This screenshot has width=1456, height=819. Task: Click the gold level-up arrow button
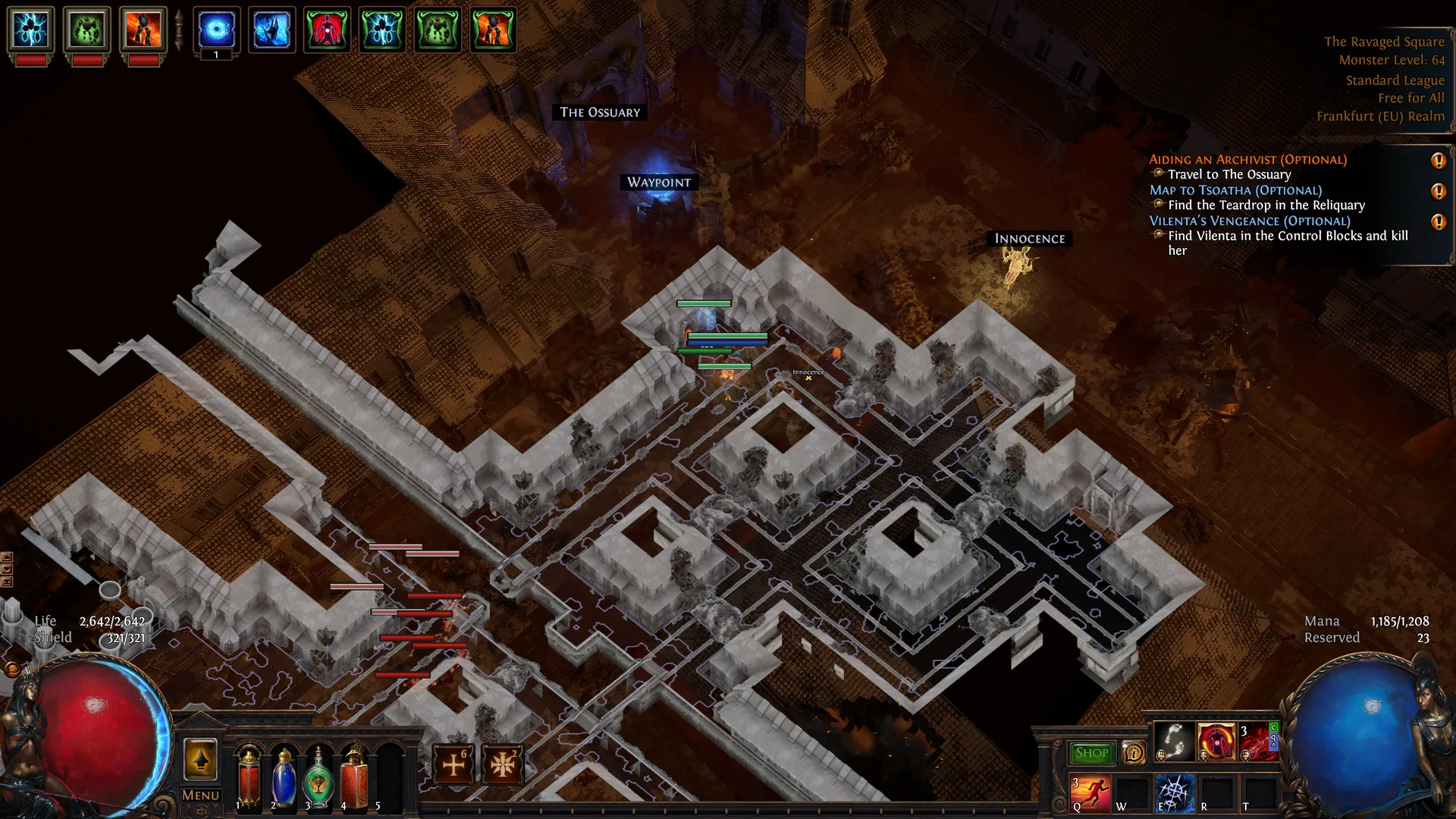[200, 760]
